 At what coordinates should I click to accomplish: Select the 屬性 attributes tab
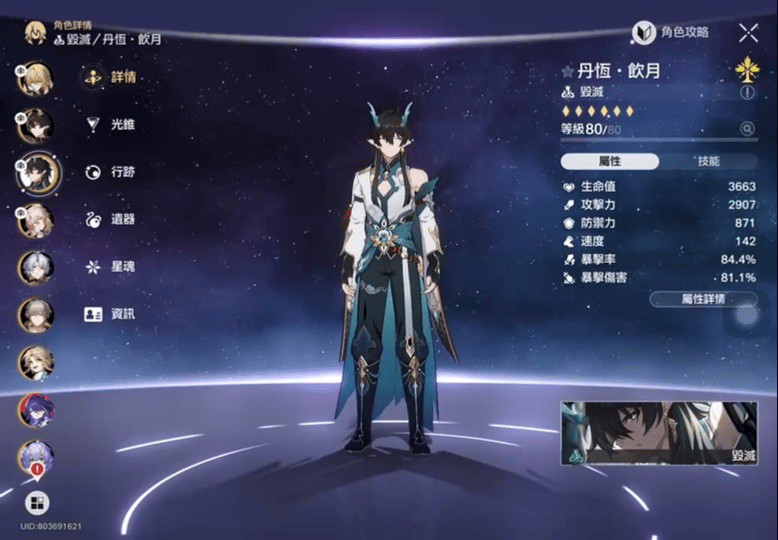coord(609,161)
